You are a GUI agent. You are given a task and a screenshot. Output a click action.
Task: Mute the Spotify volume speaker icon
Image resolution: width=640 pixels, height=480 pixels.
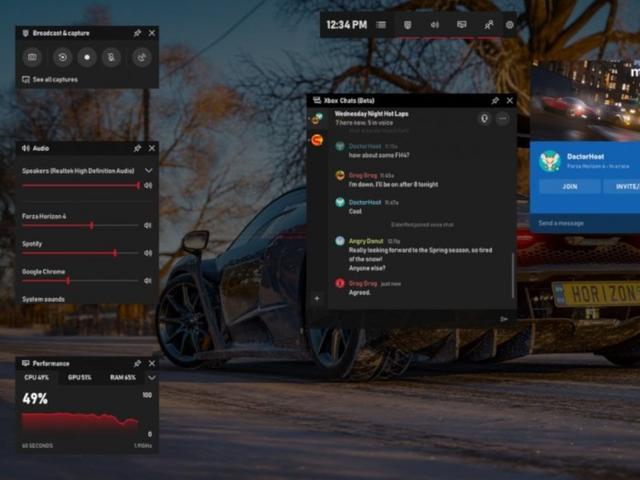coord(148,253)
